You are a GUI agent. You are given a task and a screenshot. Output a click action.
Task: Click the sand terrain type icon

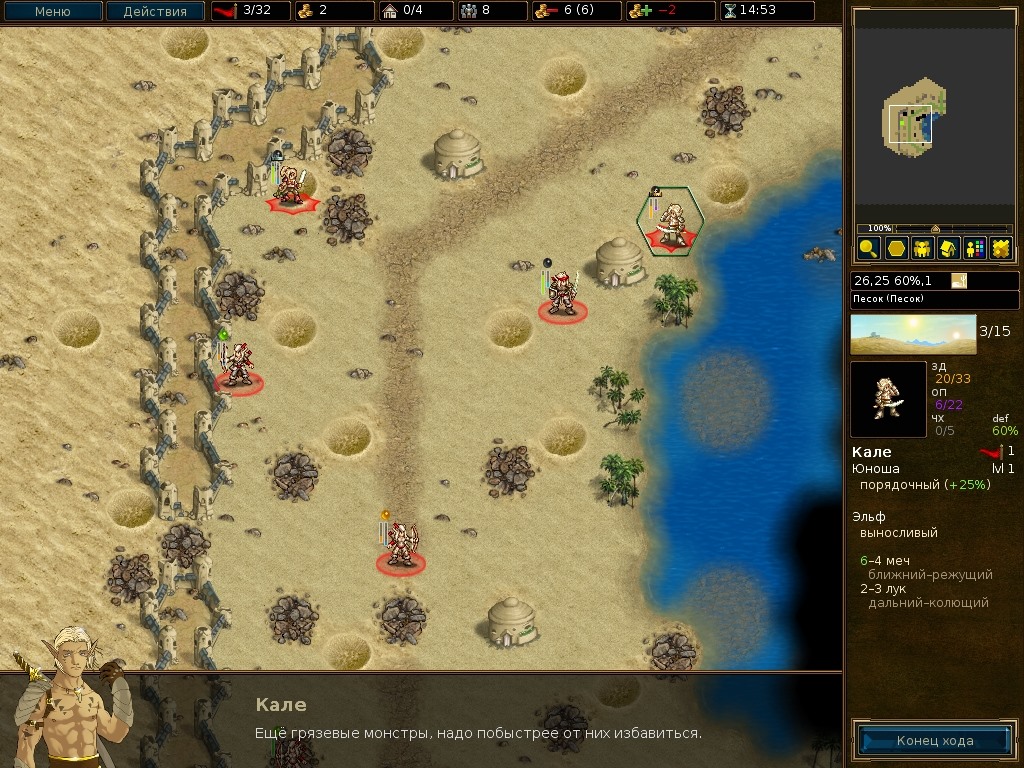(x=959, y=281)
